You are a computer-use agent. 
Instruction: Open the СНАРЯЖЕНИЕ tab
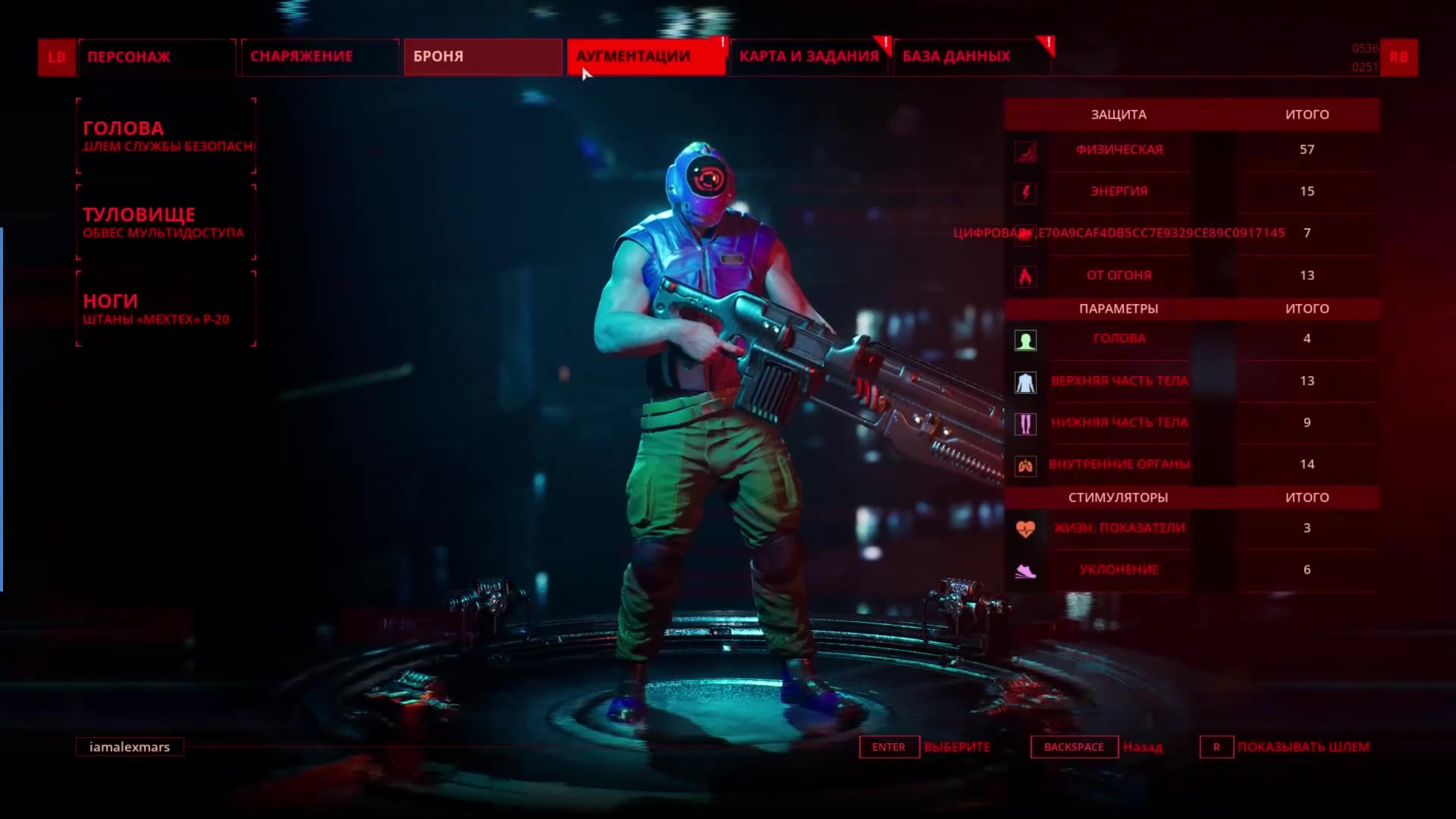click(319, 57)
